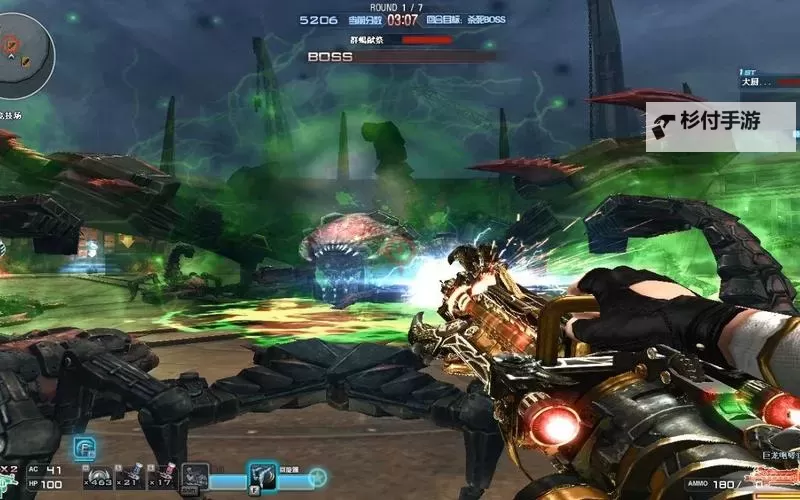The image size is (800, 500).
Task: Activate the glowing blue F skill icon
Action: click(84, 449)
